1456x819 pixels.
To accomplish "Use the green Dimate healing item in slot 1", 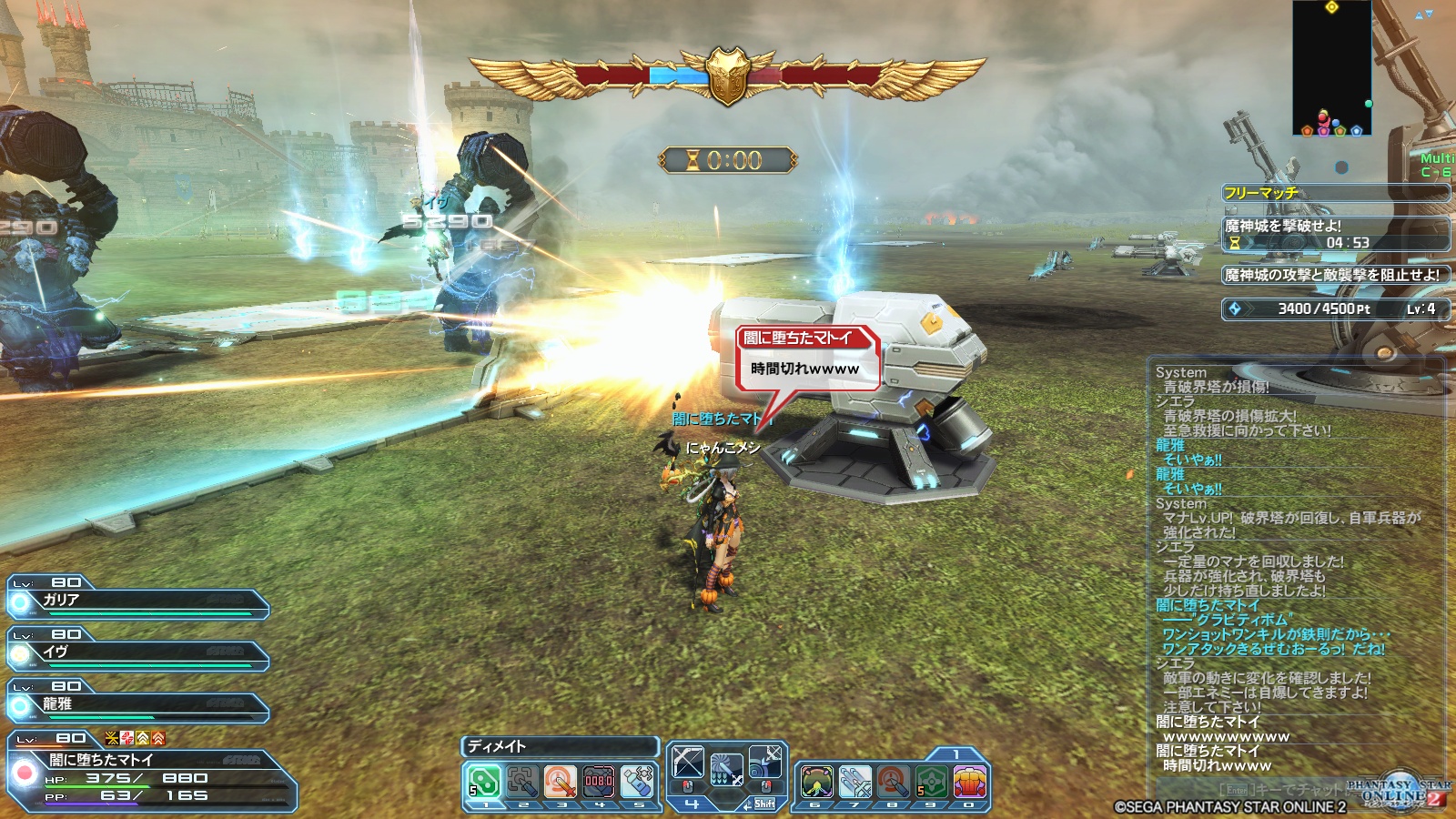I will pyautogui.click(x=483, y=781).
